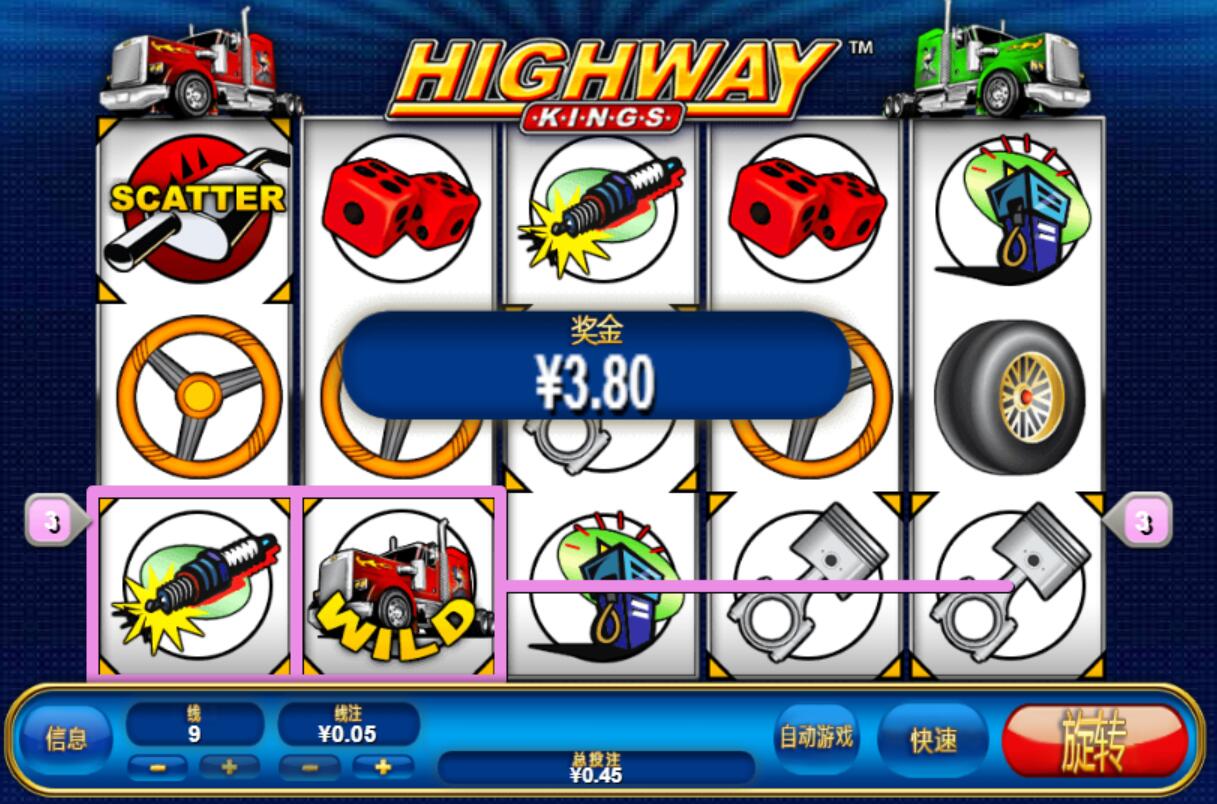Raise the line bet (线注)

pyautogui.click(x=381, y=767)
